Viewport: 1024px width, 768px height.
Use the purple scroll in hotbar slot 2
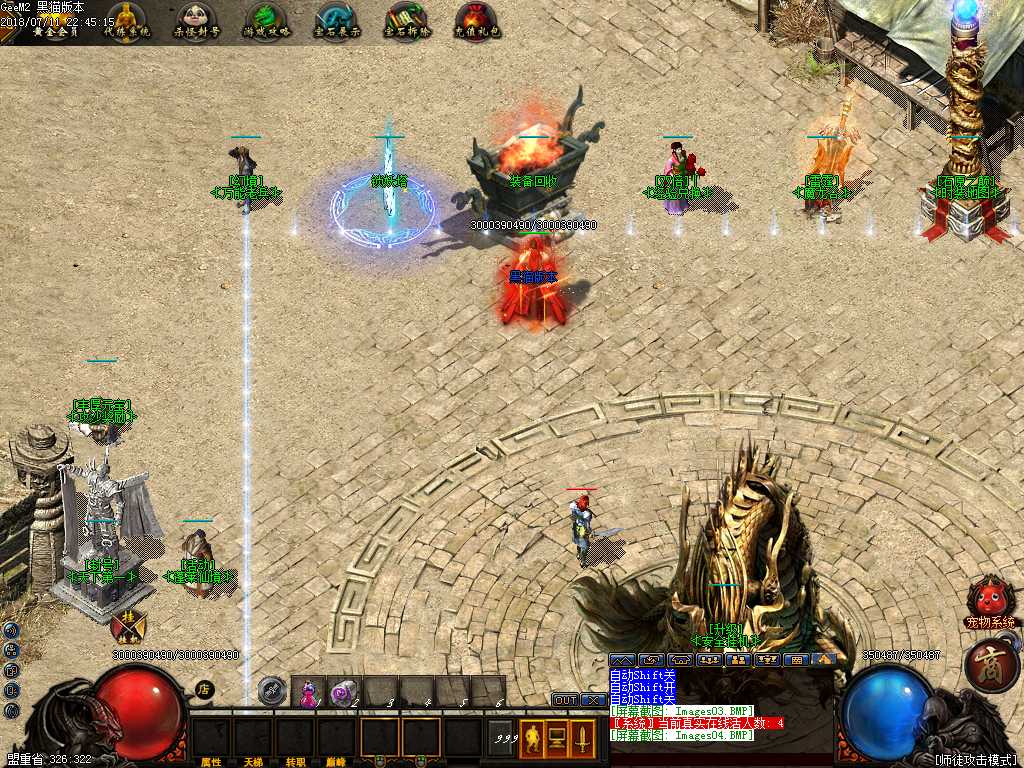(x=344, y=691)
